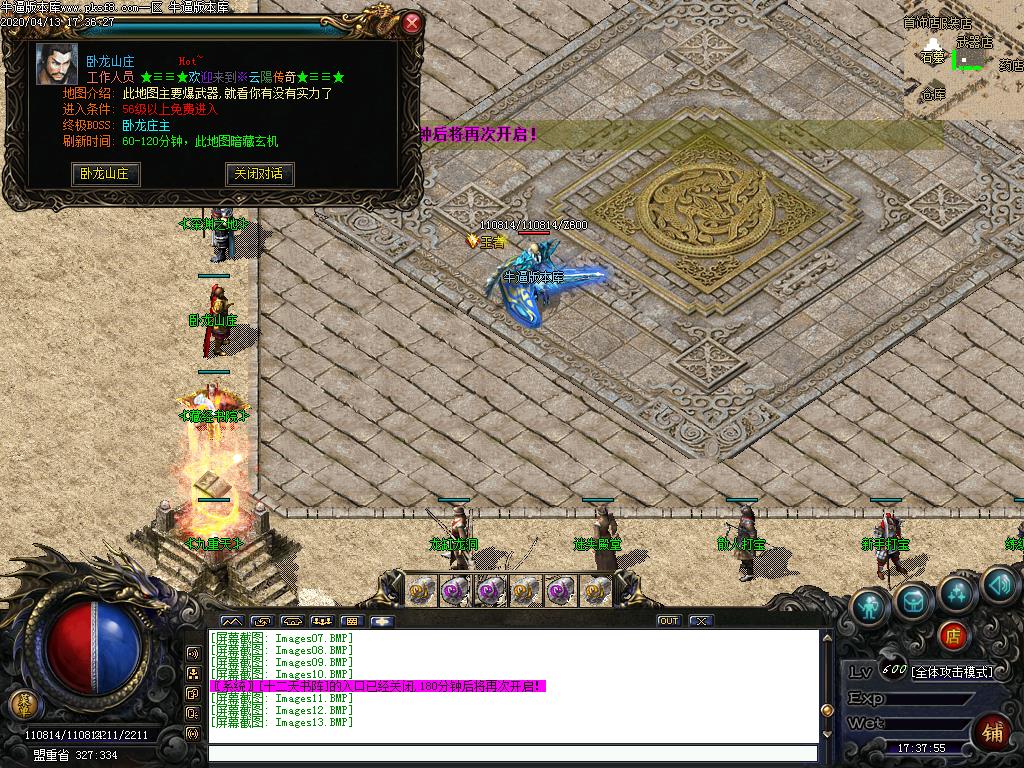Click the highlighted arrow button above chat
Image resolution: width=1024 pixels, height=768 pixels.
click(382, 621)
